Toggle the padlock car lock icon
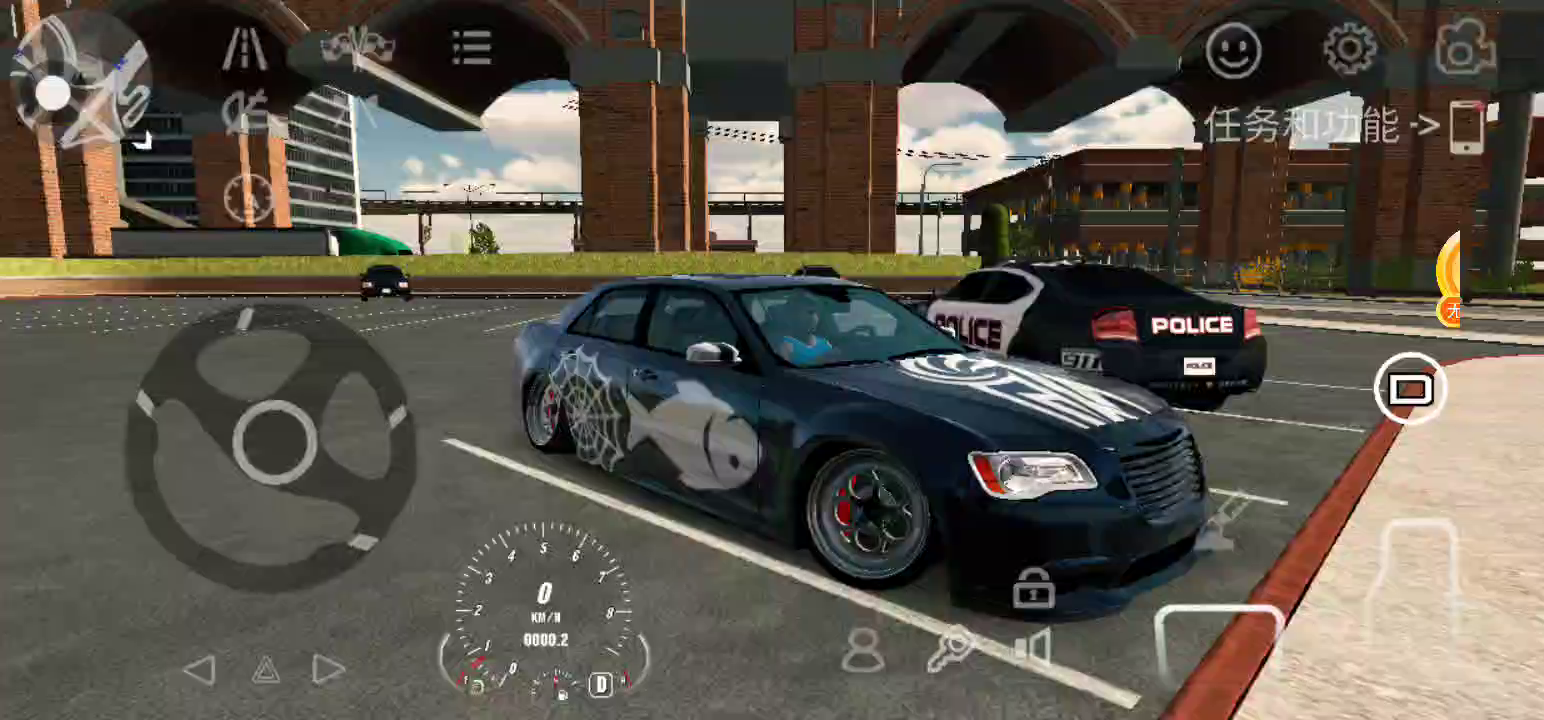Screen dimensions: 1544x720 pos(1033,588)
